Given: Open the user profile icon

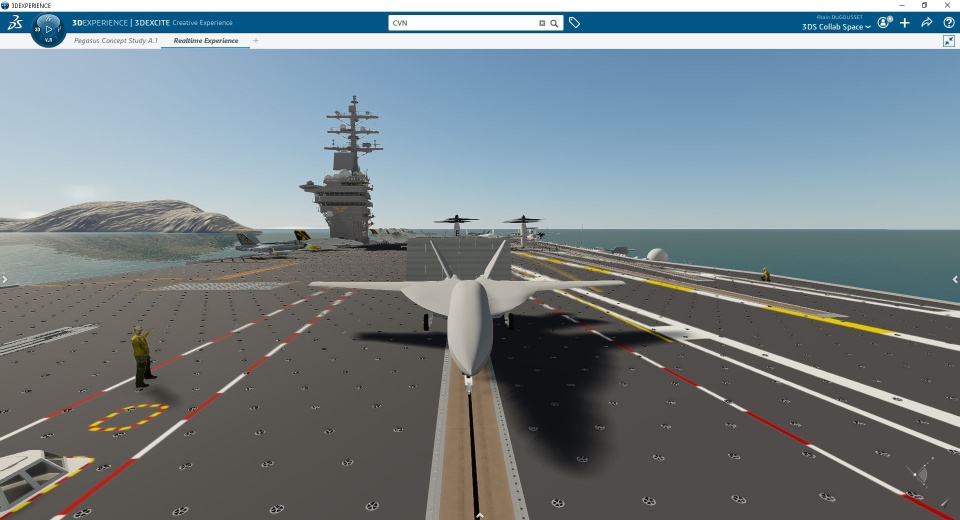Looking at the screenshot, I should (884, 22).
